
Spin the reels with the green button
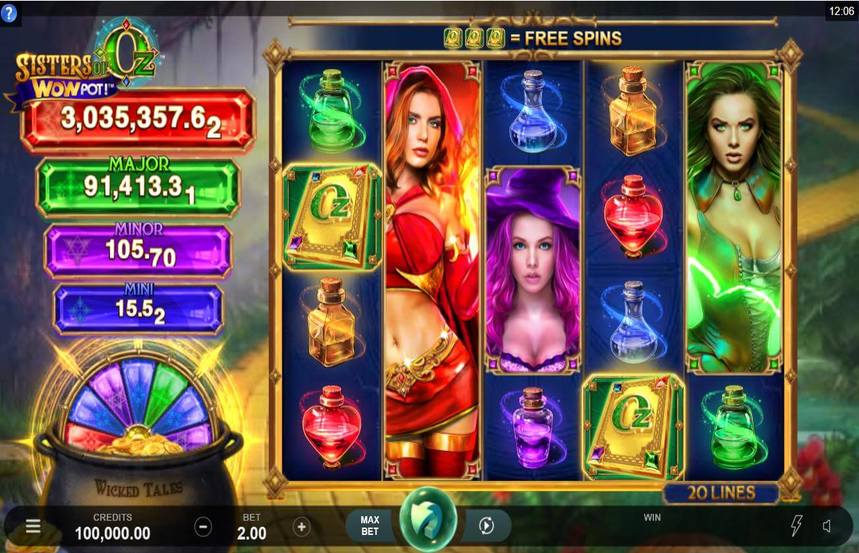pos(429,519)
